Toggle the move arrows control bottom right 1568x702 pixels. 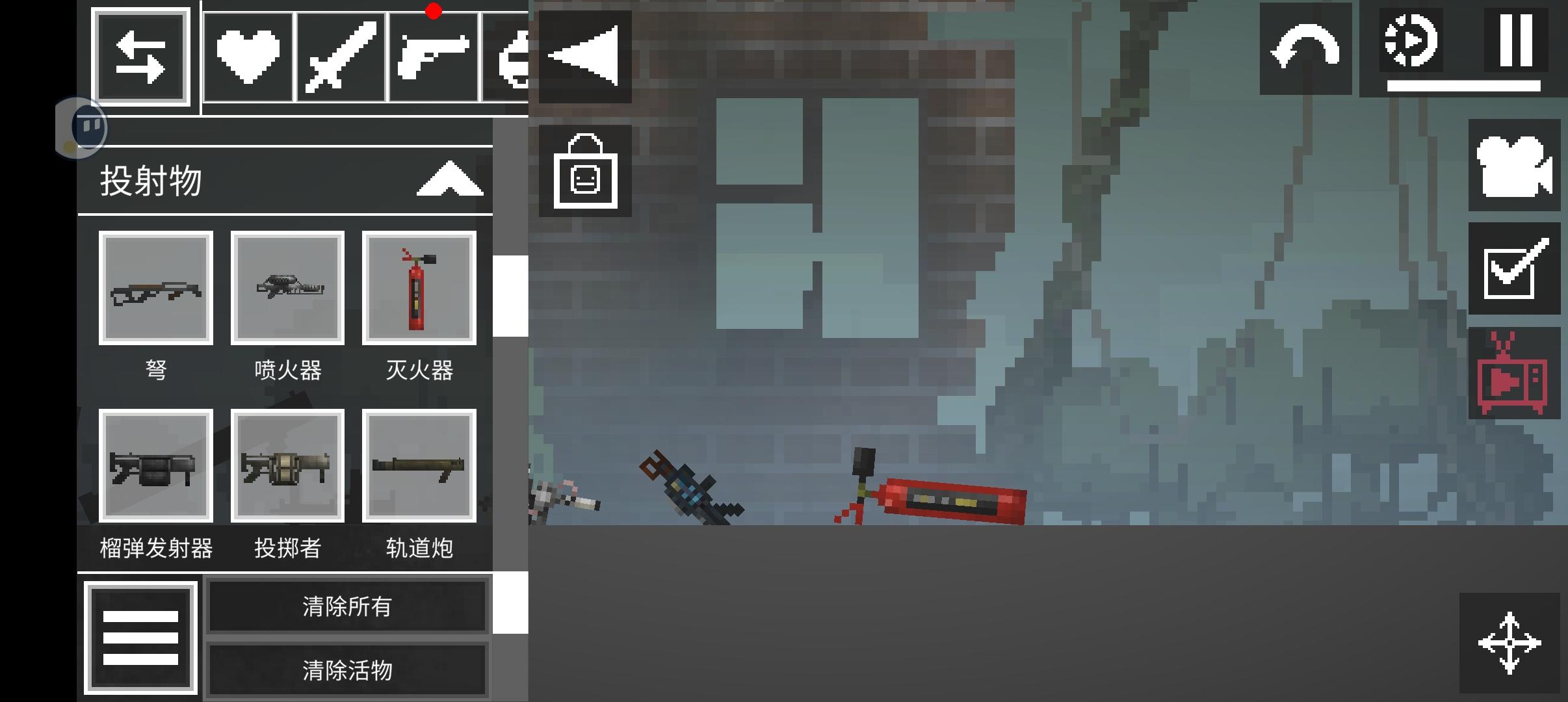1509,642
